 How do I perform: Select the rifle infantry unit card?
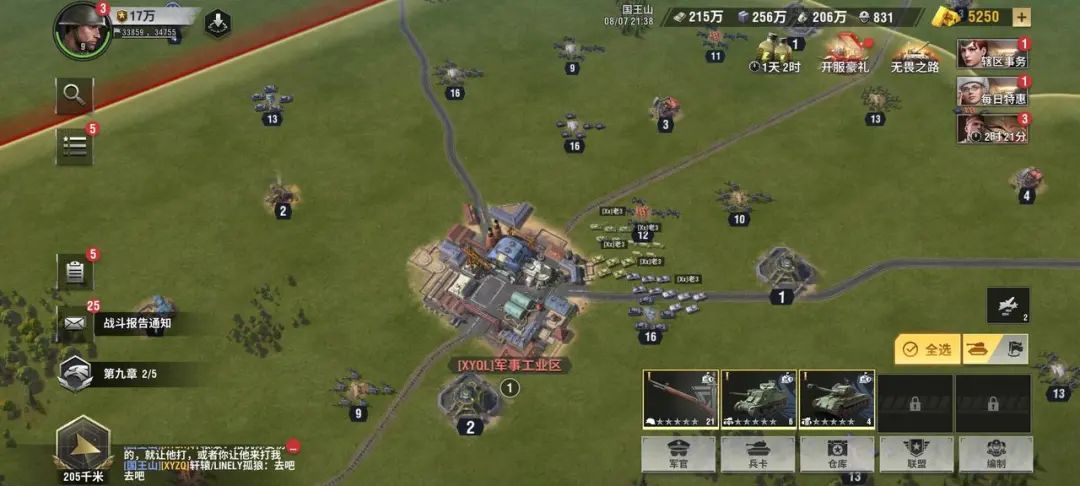680,399
